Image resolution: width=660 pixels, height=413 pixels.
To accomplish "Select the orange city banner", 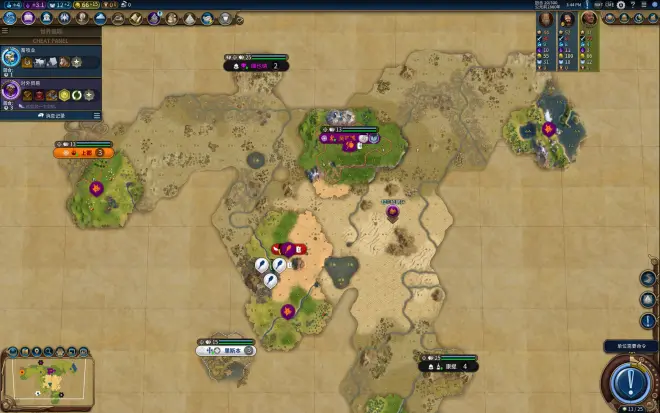I will coord(84,152).
